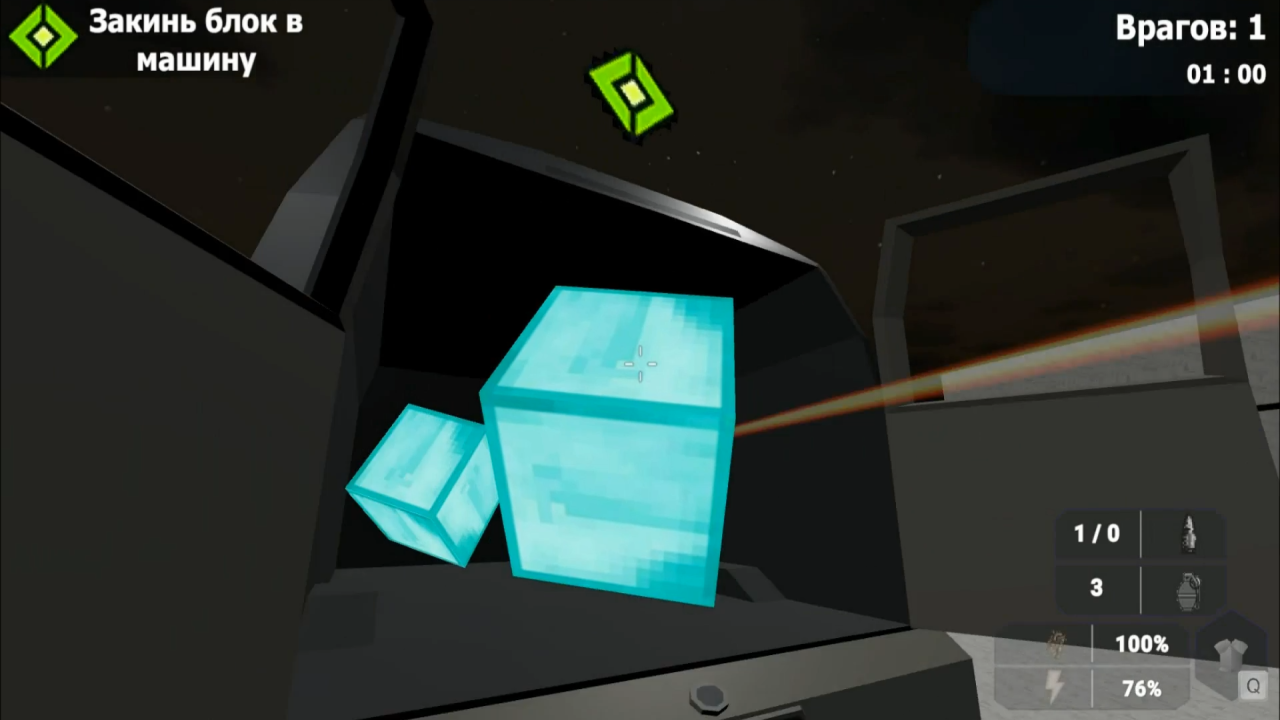
Task: Tap the grenade icon in the inventory panel
Action: click(1188, 588)
